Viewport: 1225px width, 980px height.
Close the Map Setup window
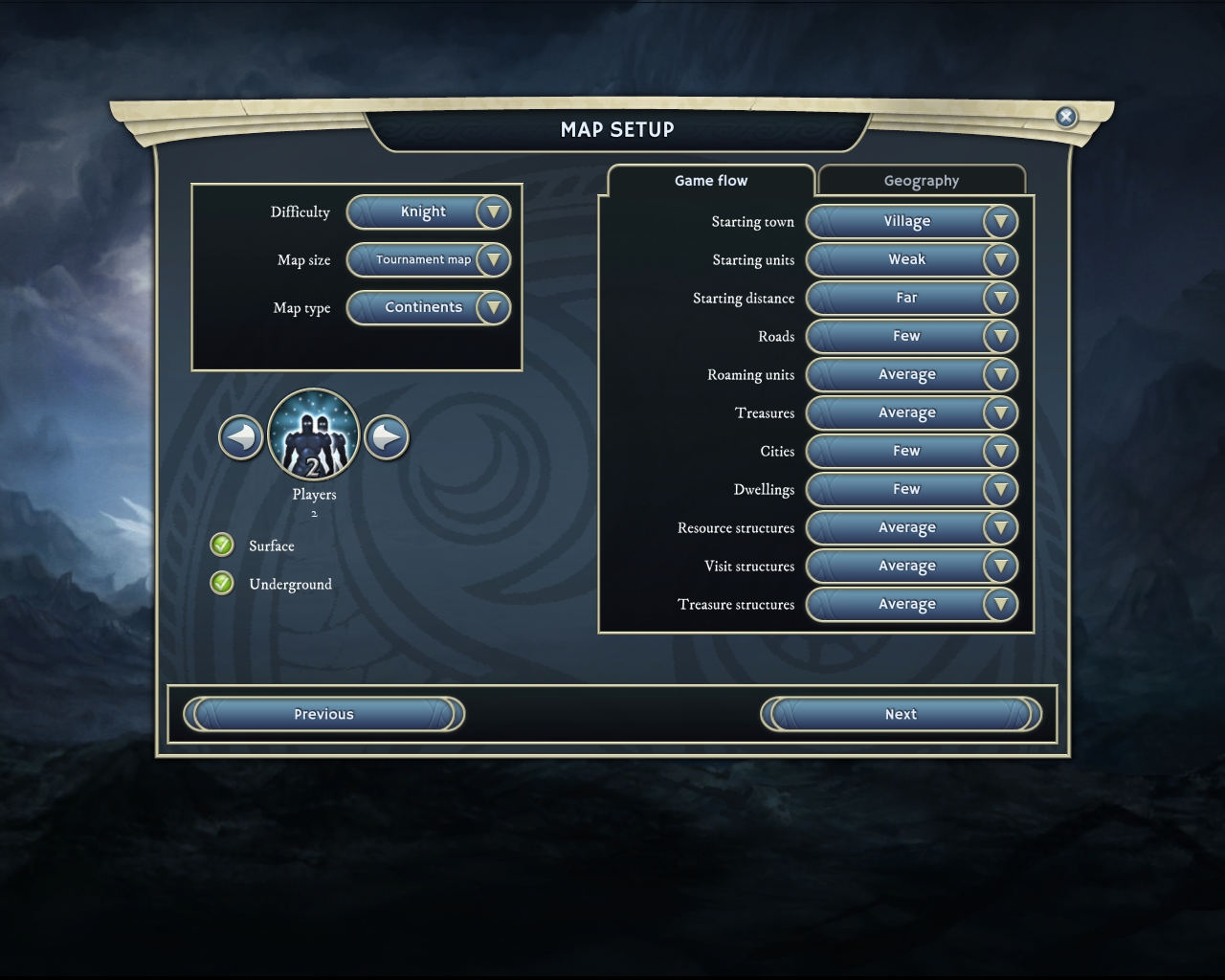pos(1065,117)
